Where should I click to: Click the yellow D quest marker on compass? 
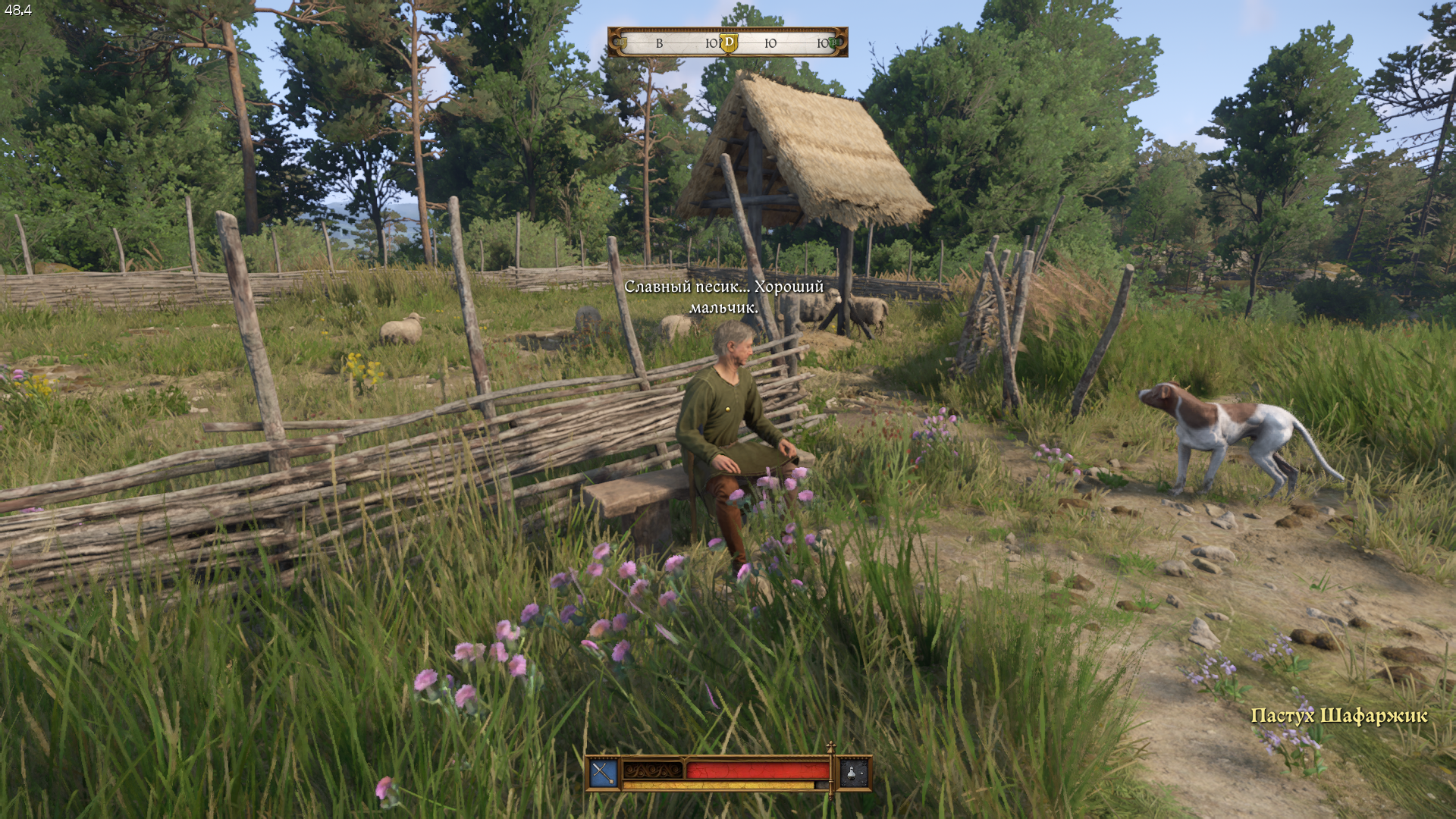click(729, 42)
